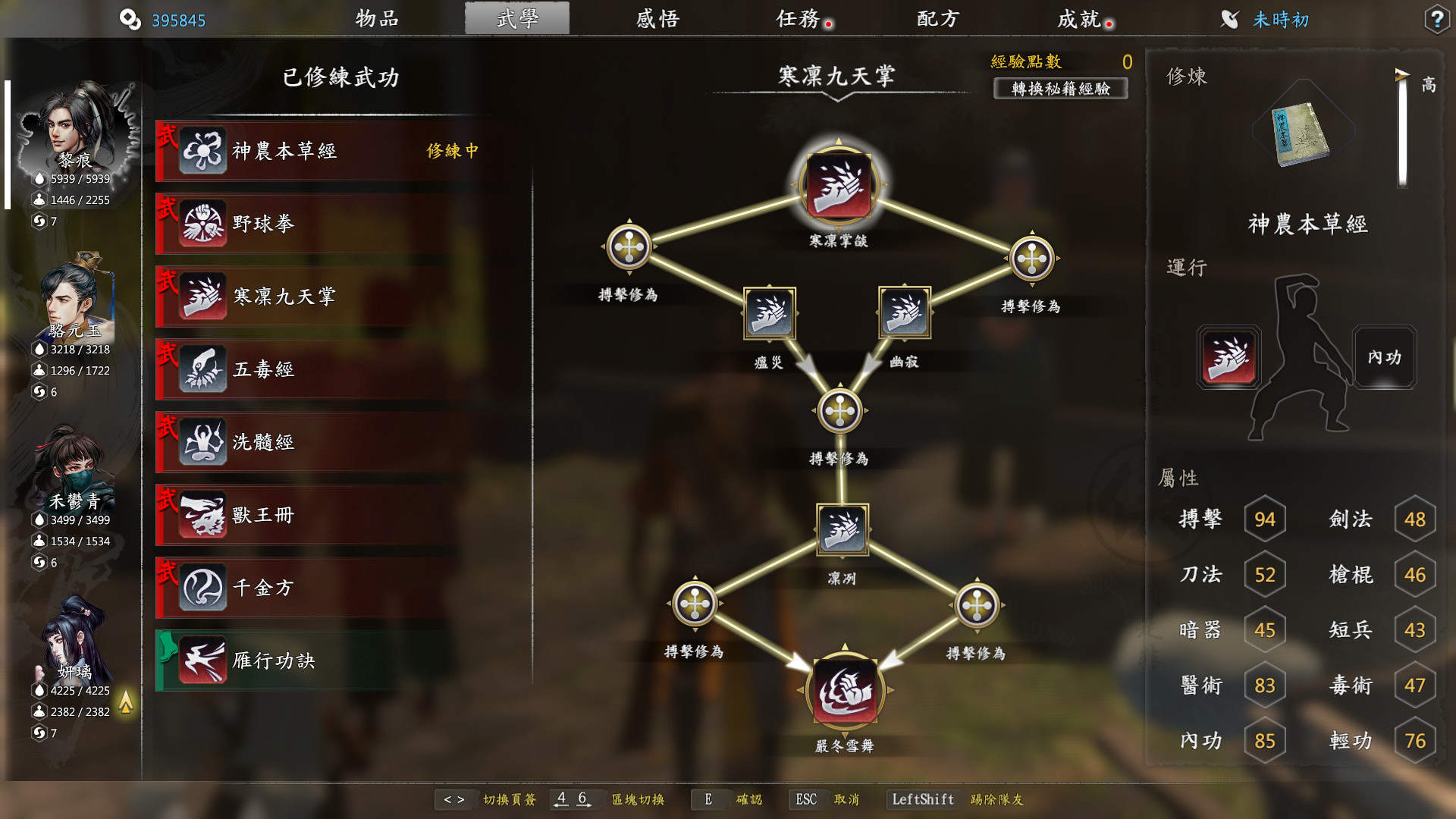1456x819 pixels.
Task: Expand 妍璃's party member details arrow
Action: (126, 704)
